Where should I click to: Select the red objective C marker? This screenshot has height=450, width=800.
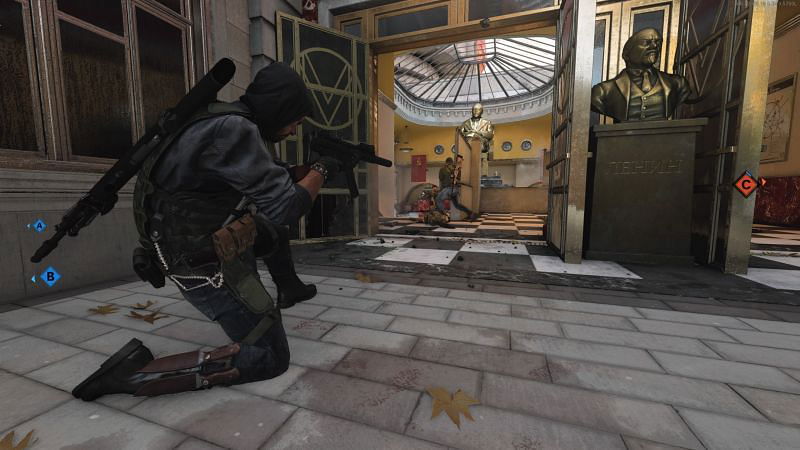[x=745, y=183]
